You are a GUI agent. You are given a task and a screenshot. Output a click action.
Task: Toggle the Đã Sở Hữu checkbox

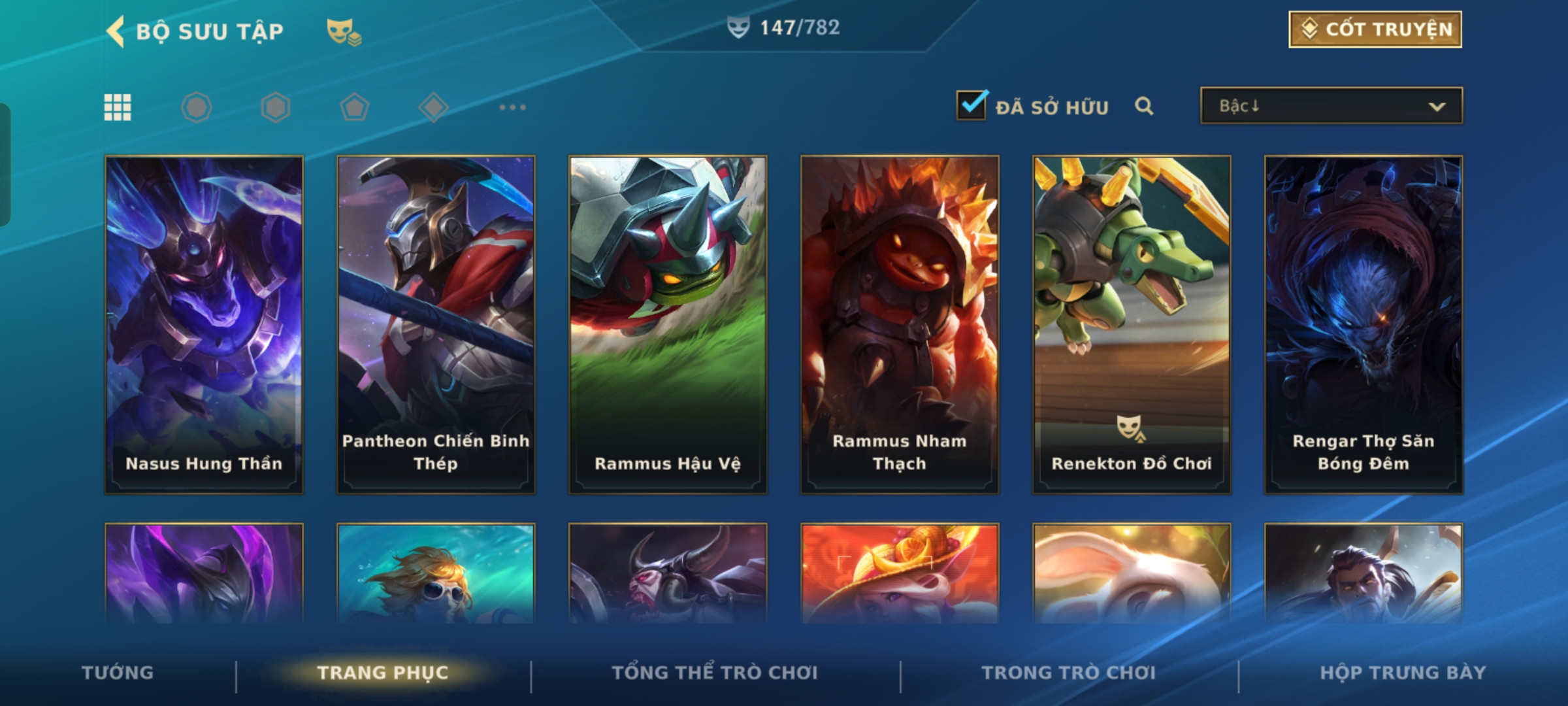tap(971, 105)
